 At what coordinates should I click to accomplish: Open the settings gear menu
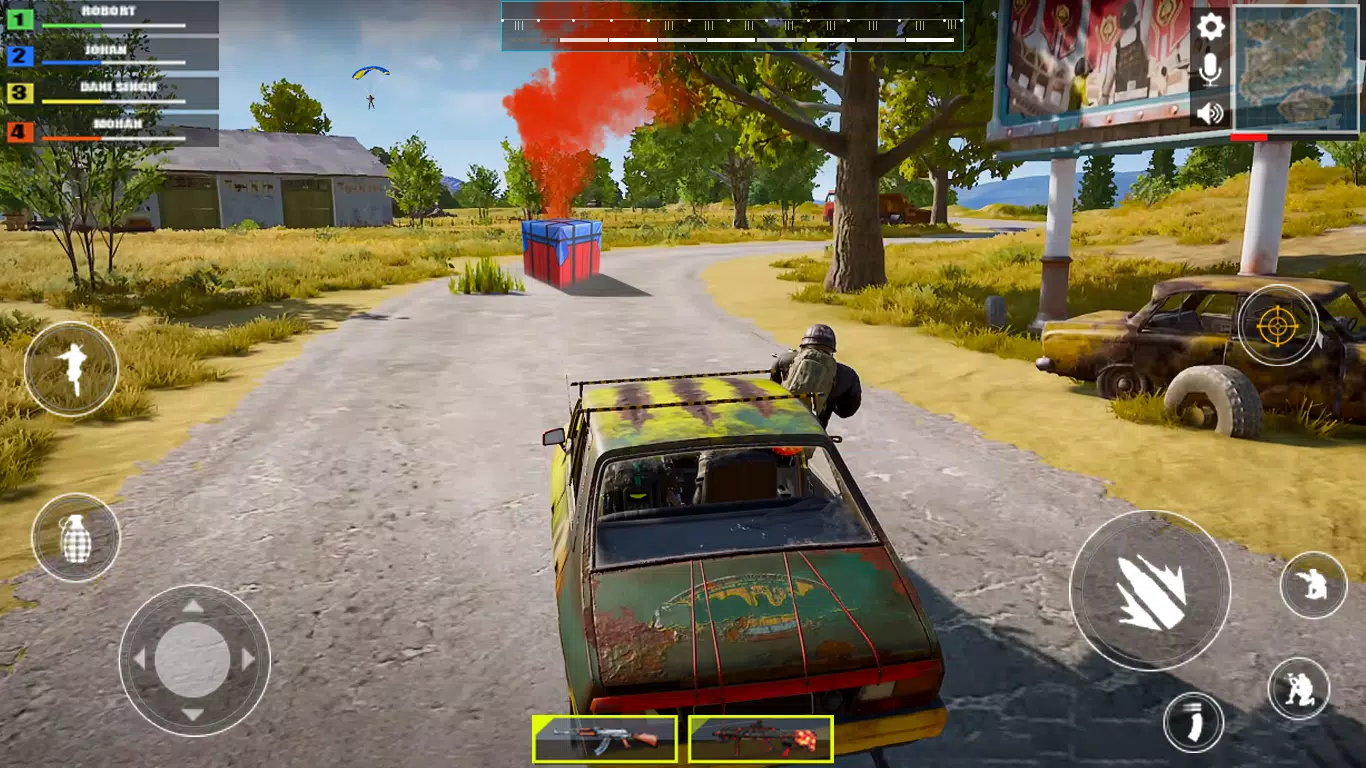point(1210,27)
